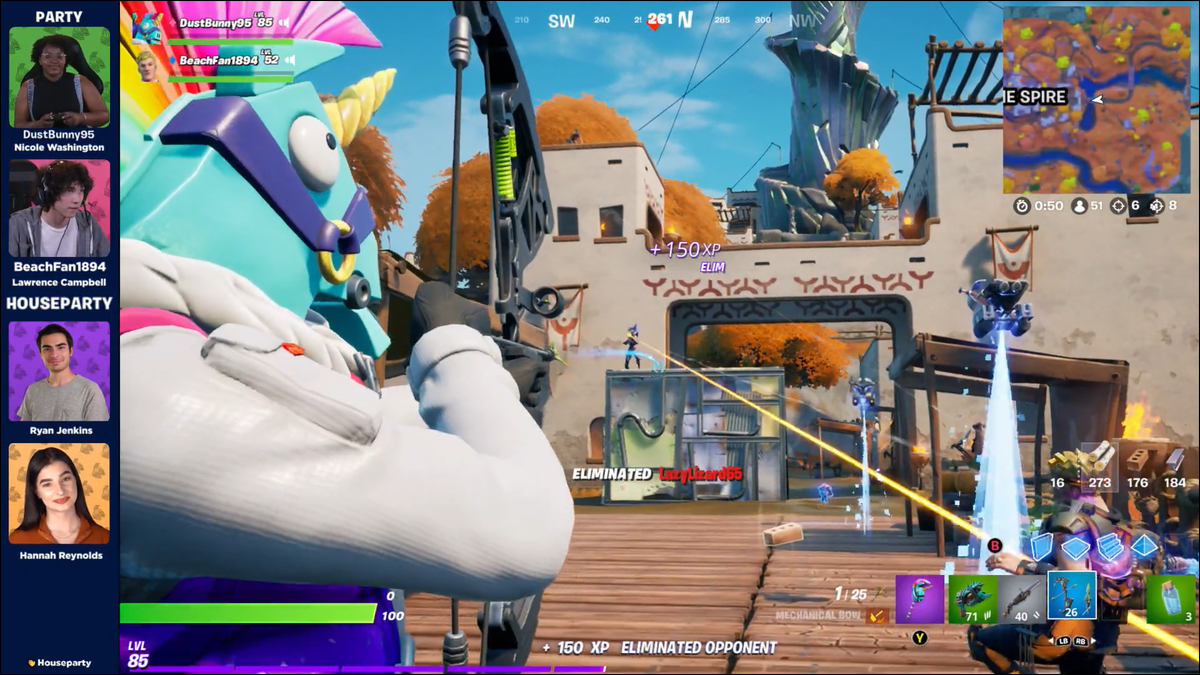The image size is (1200, 675).
Task: Choose the pyramid roof building piece
Action: [1144, 546]
